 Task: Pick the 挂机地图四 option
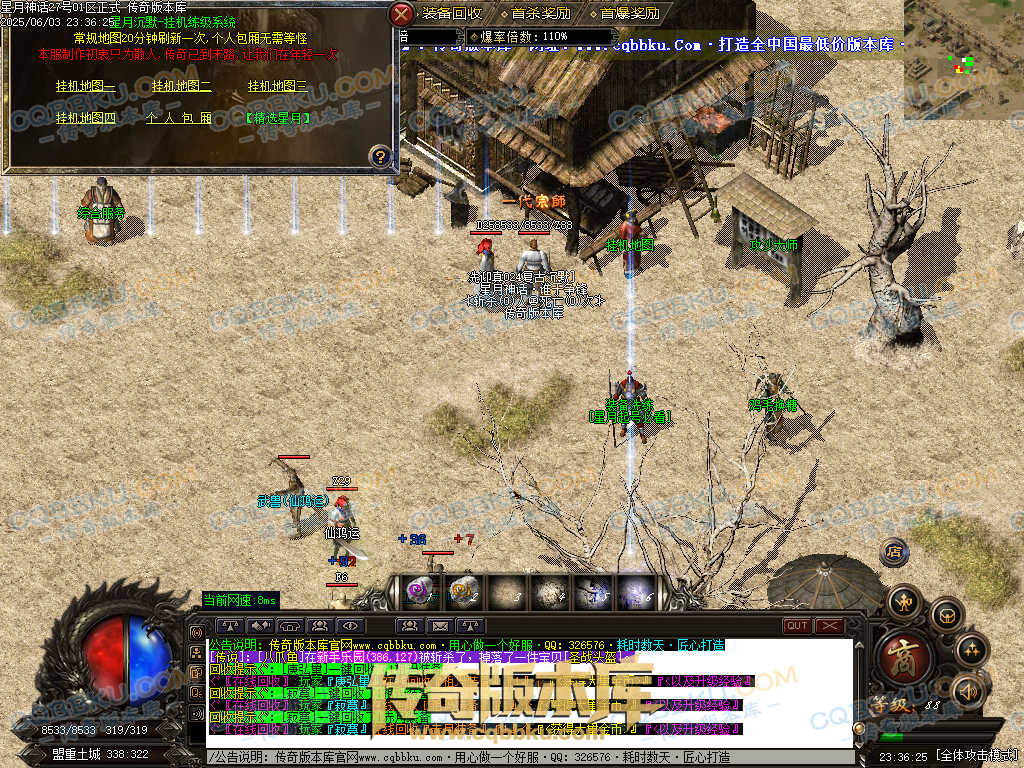click(x=85, y=118)
